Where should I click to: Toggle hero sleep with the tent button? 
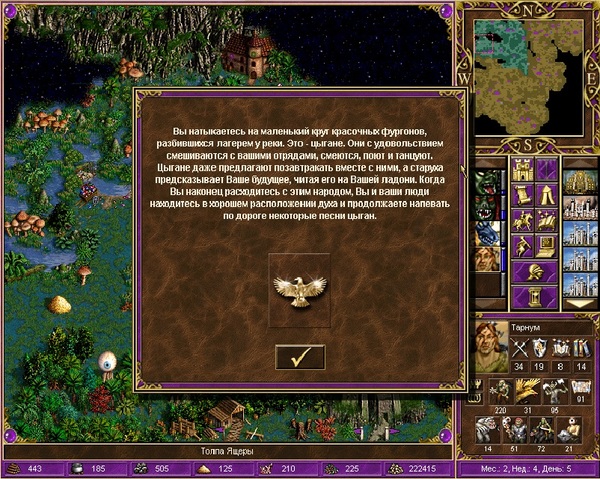[x=547, y=193]
